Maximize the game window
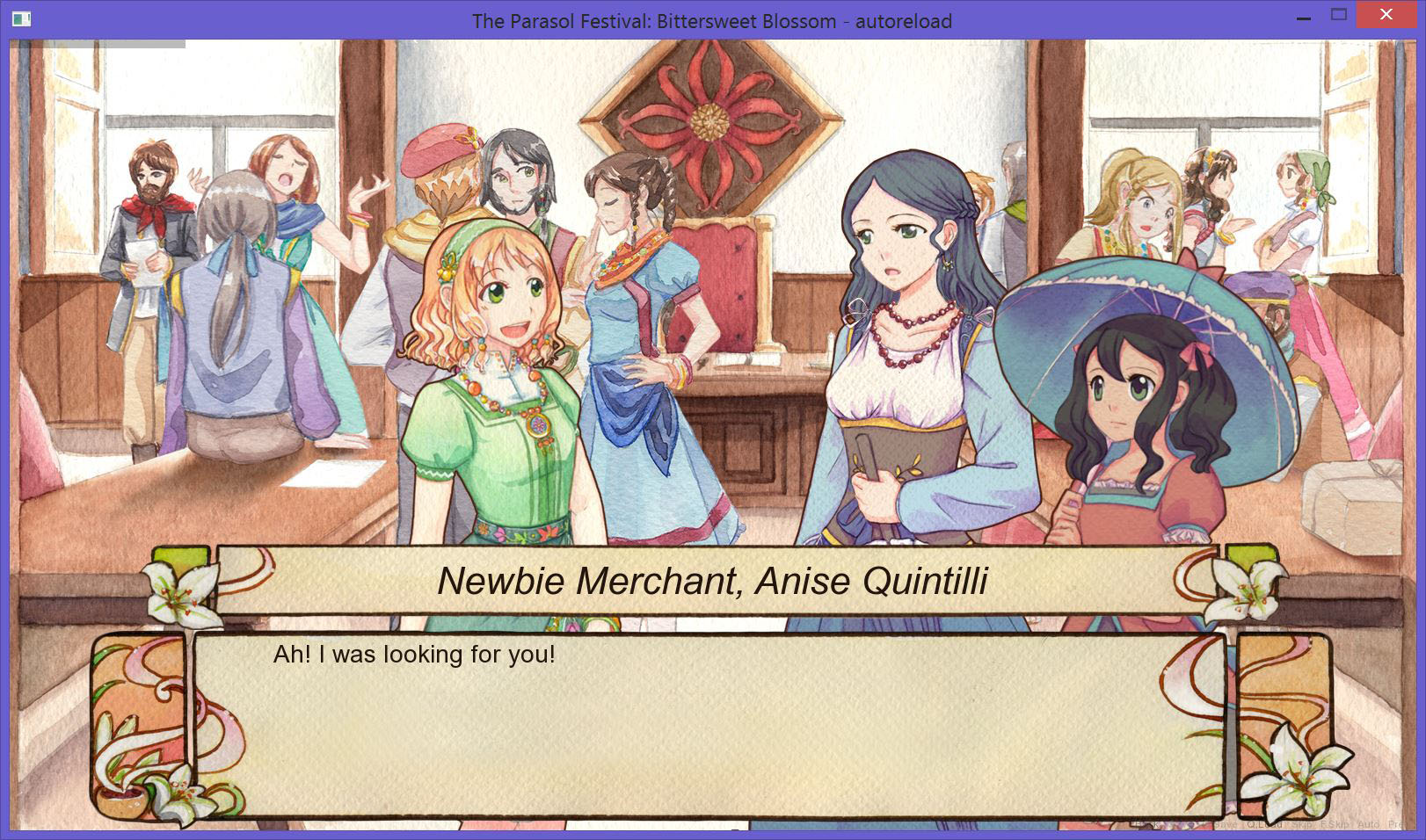1426x840 pixels. point(1339,15)
